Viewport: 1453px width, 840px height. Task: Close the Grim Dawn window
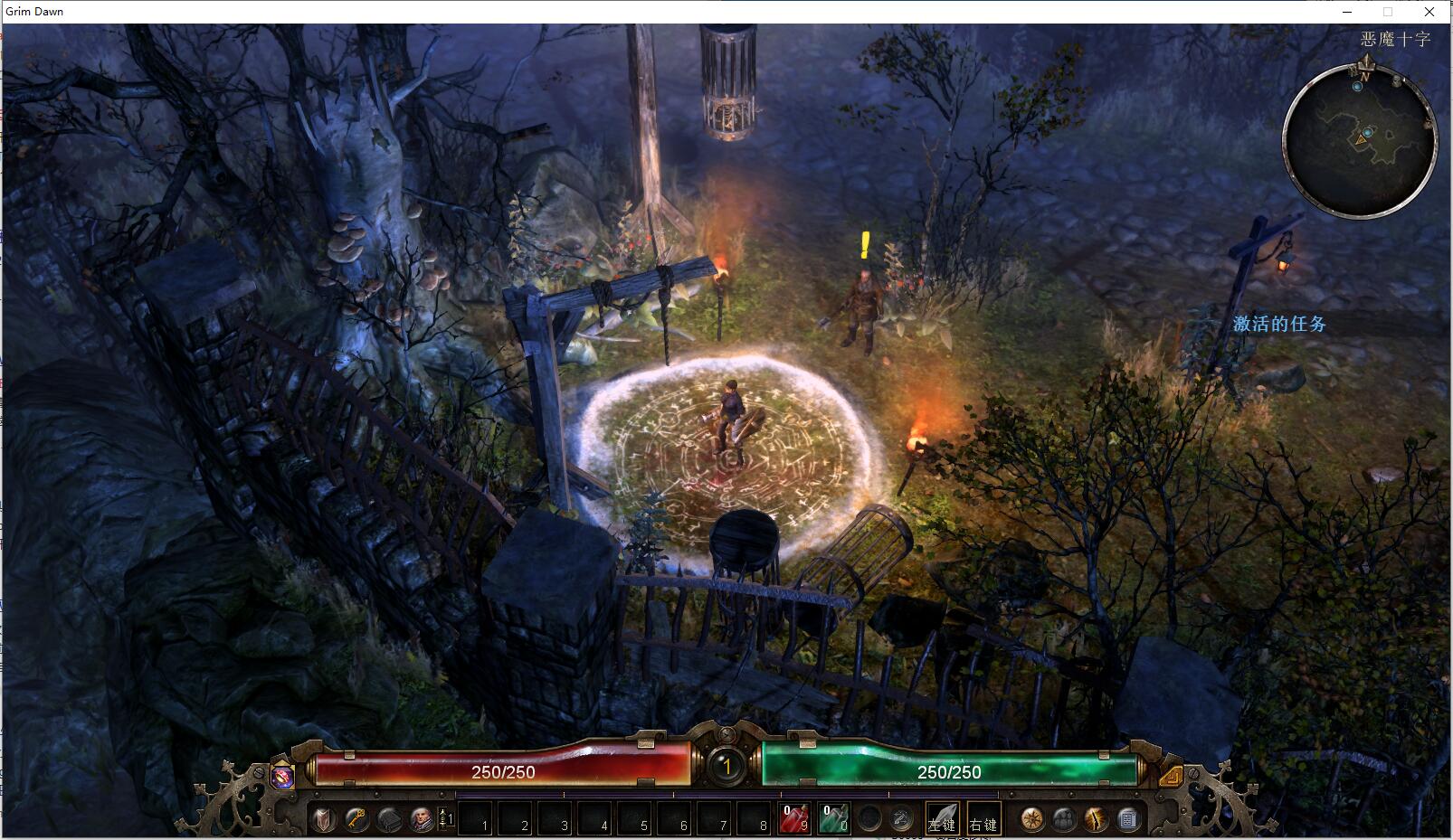tap(1429, 12)
